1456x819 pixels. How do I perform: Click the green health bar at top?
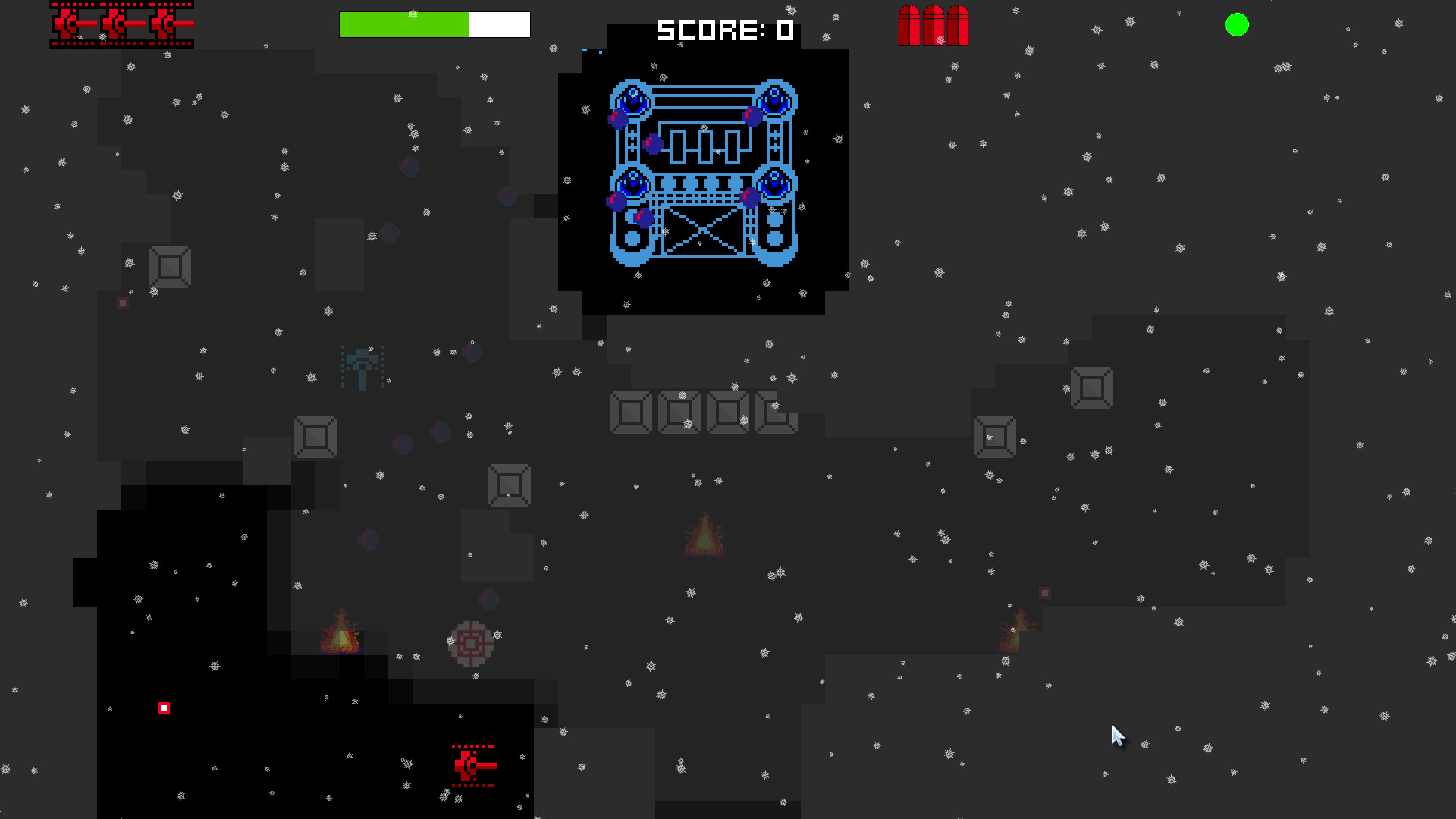pos(403,24)
